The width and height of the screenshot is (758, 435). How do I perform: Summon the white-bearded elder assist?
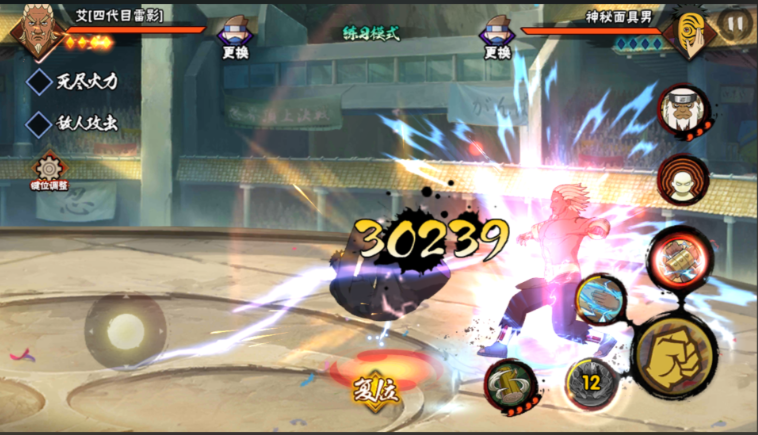[x=682, y=109]
